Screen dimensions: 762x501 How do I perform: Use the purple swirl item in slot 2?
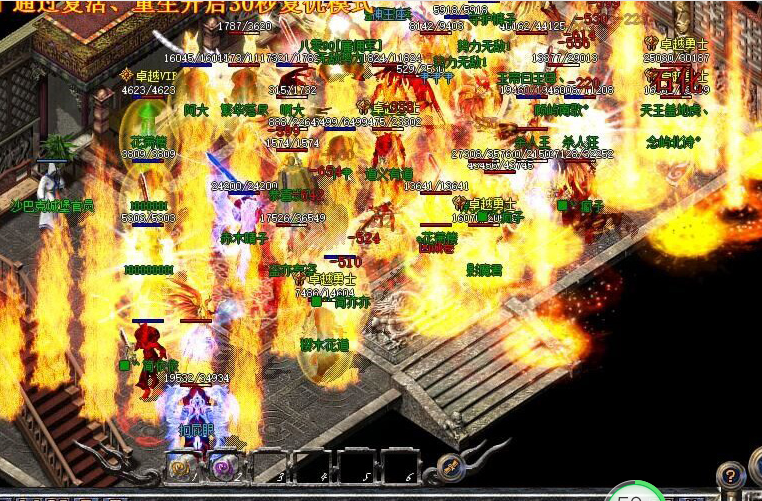pyautogui.click(x=223, y=466)
